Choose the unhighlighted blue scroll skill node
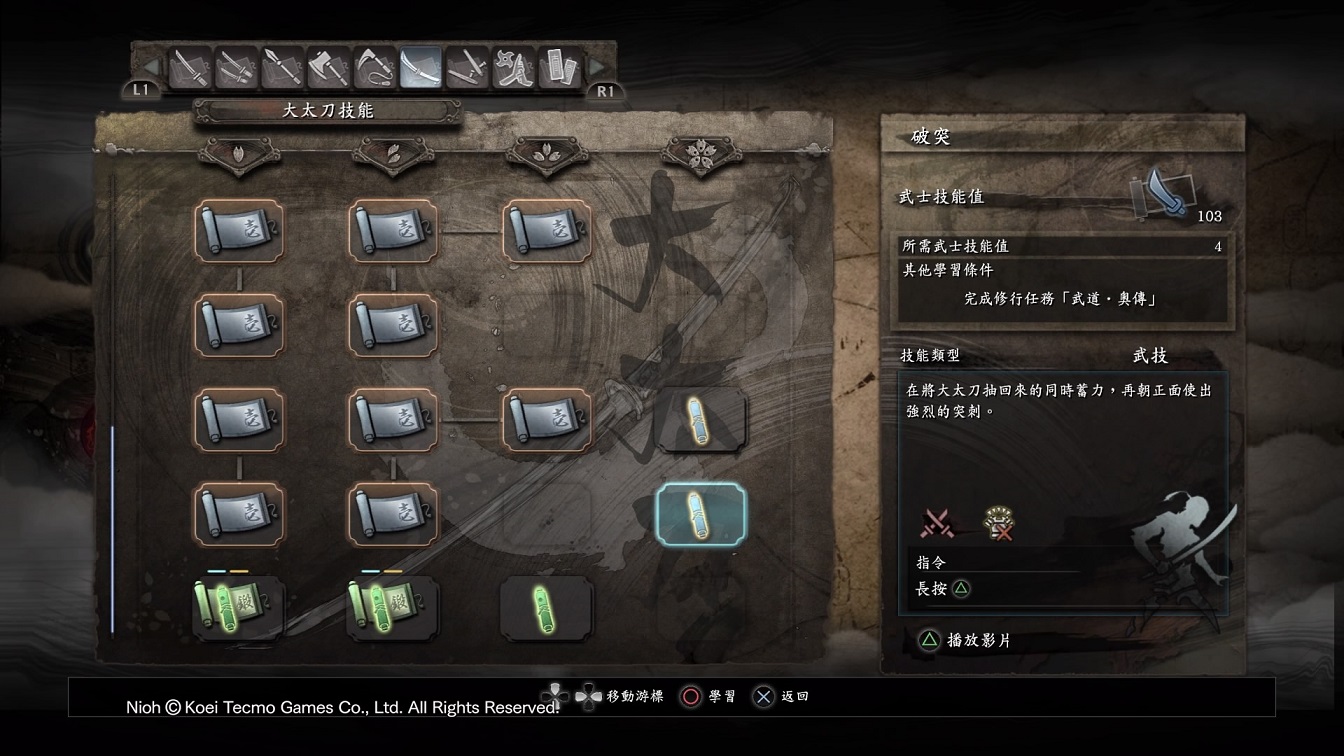Image resolution: width=1344 pixels, height=756 pixels. click(x=700, y=420)
